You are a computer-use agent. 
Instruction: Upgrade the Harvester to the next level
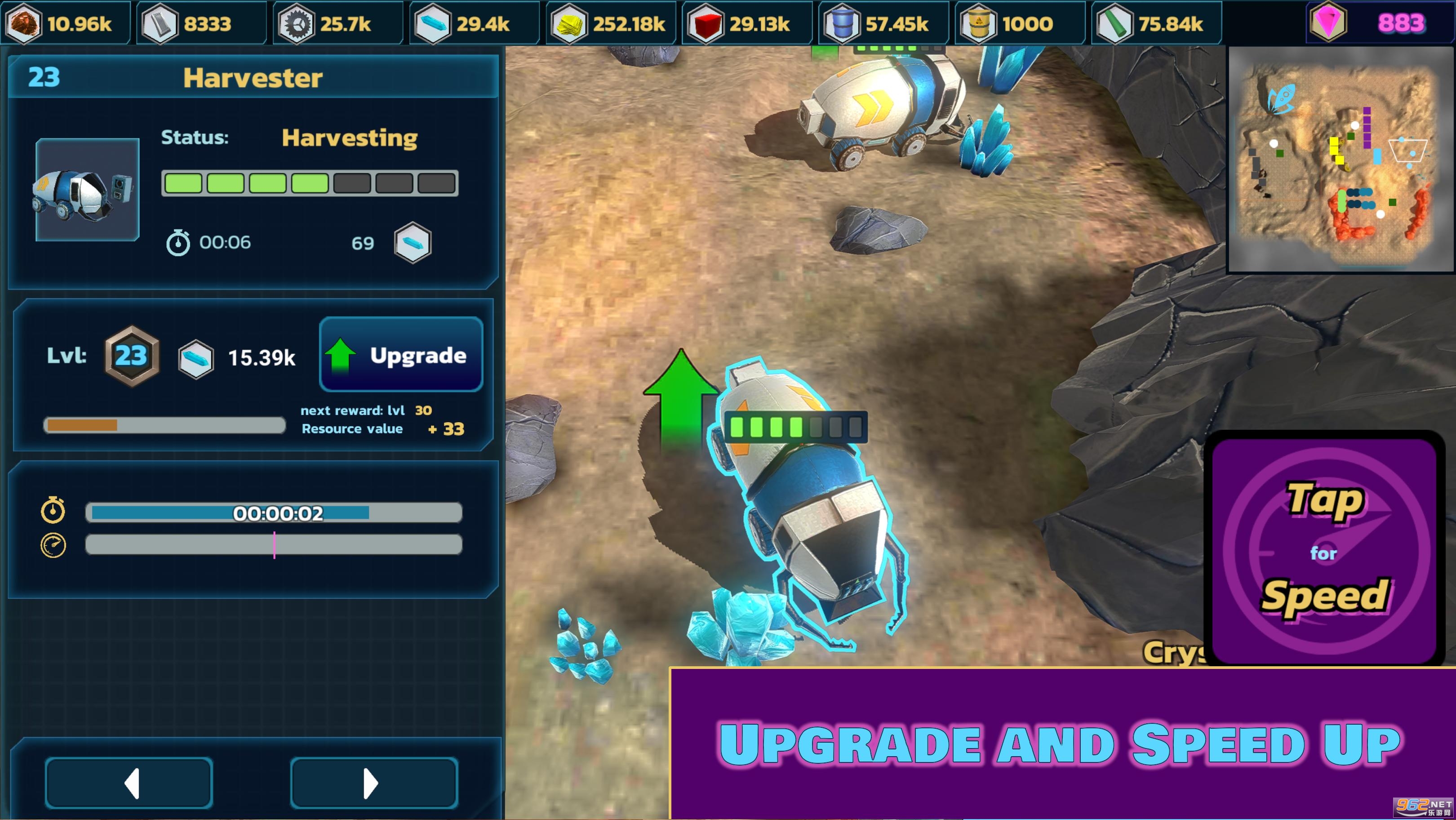coord(401,355)
